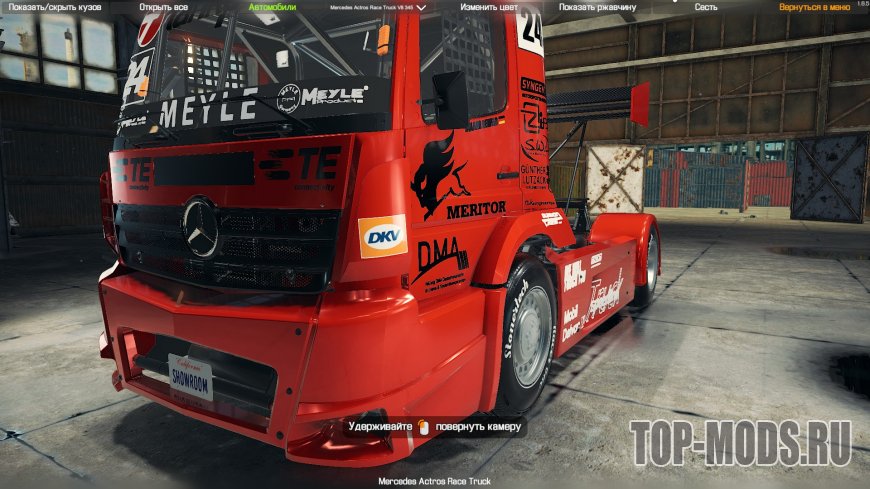870x489 pixels.
Task: Open the Mercedes Actros Race Truck dropdown
Action: click(378, 7)
